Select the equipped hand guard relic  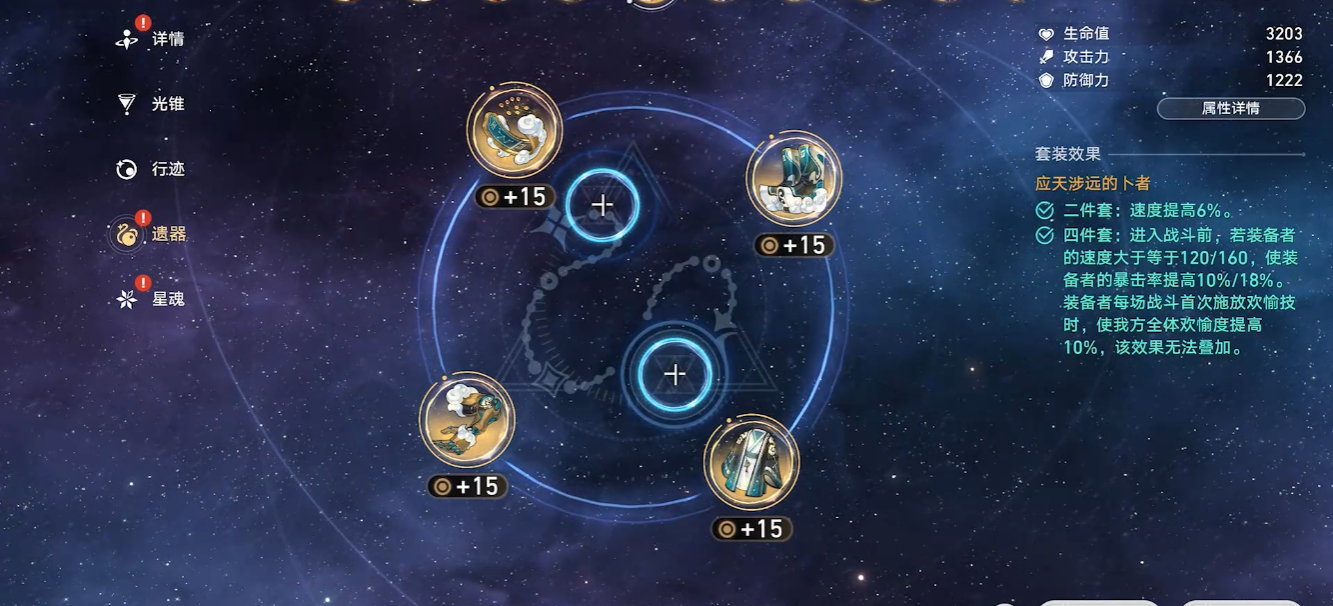point(467,420)
